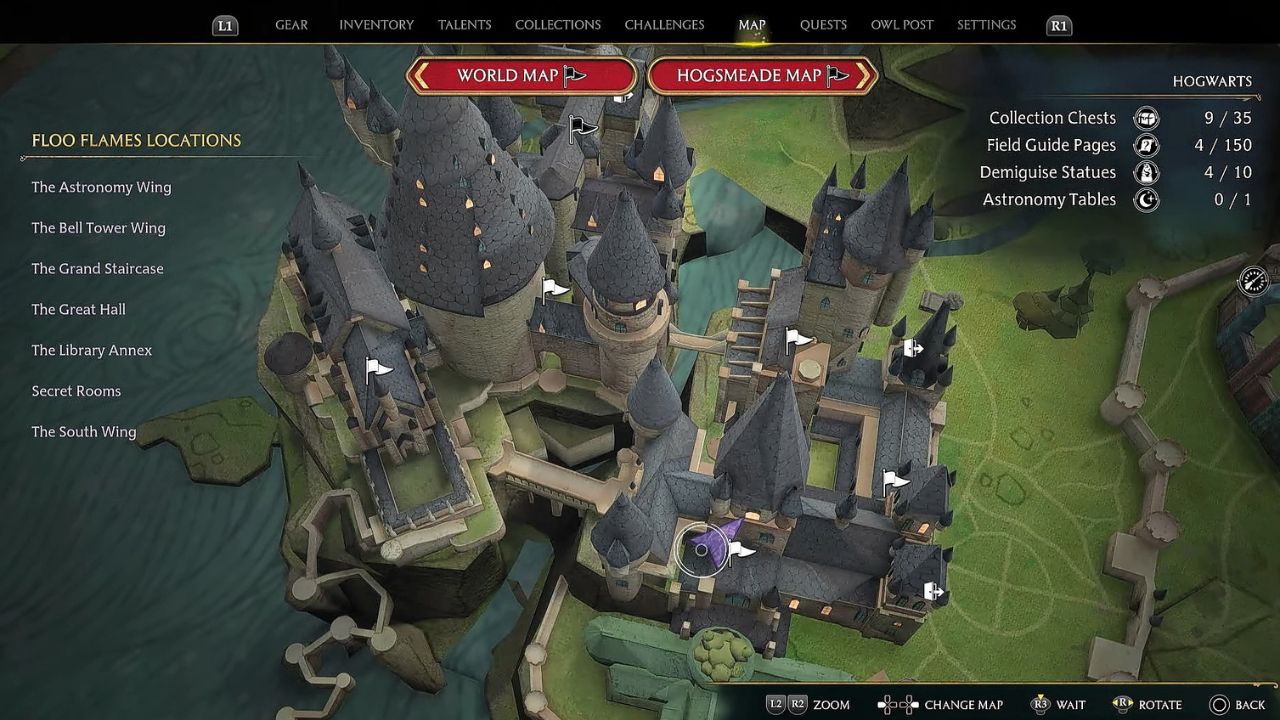Pick The Great Hall from the list
The width and height of the screenshot is (1280, 720).
(78, 310)
